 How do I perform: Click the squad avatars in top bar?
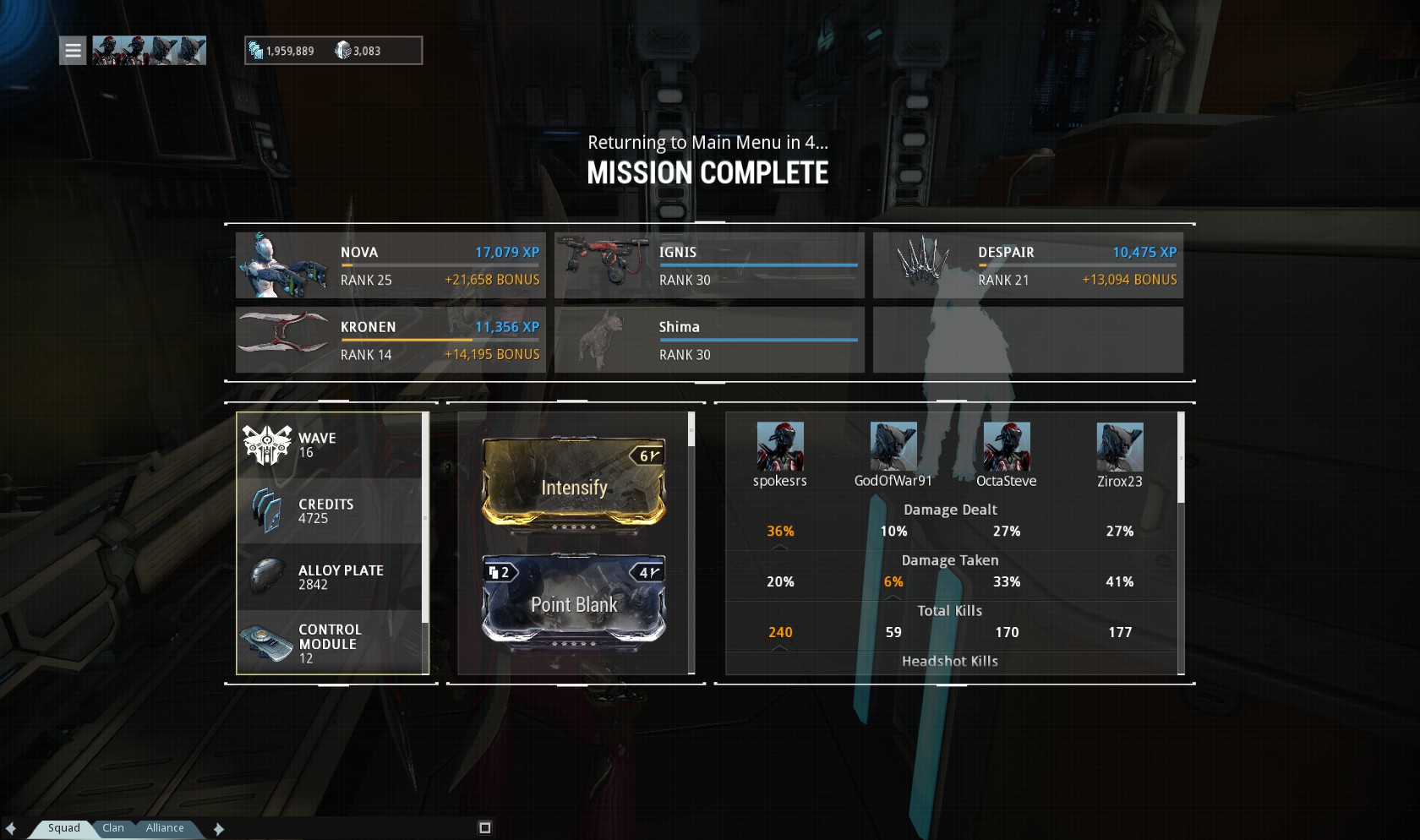(x=149, y=51)
